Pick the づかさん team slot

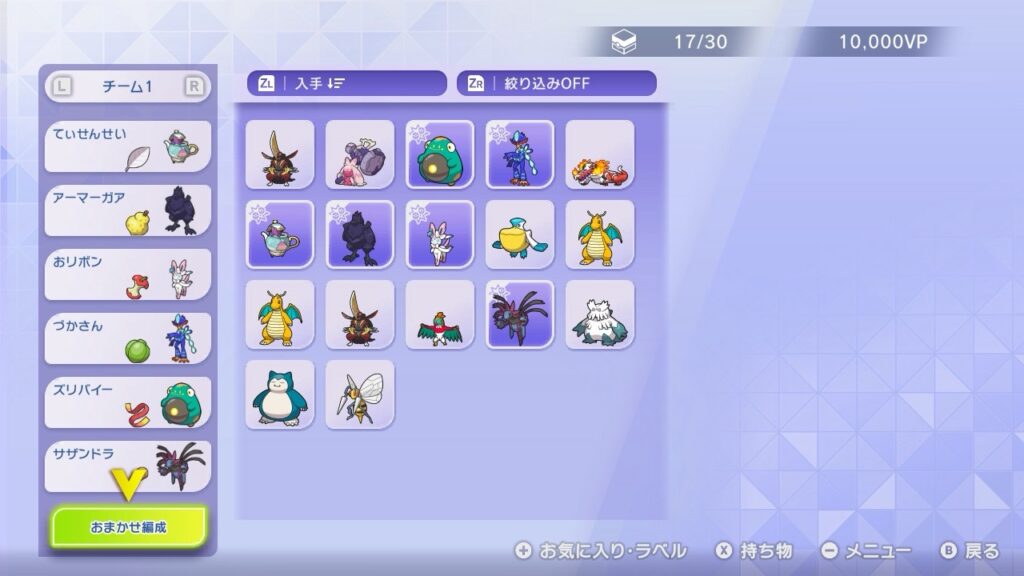coord(128,338)
